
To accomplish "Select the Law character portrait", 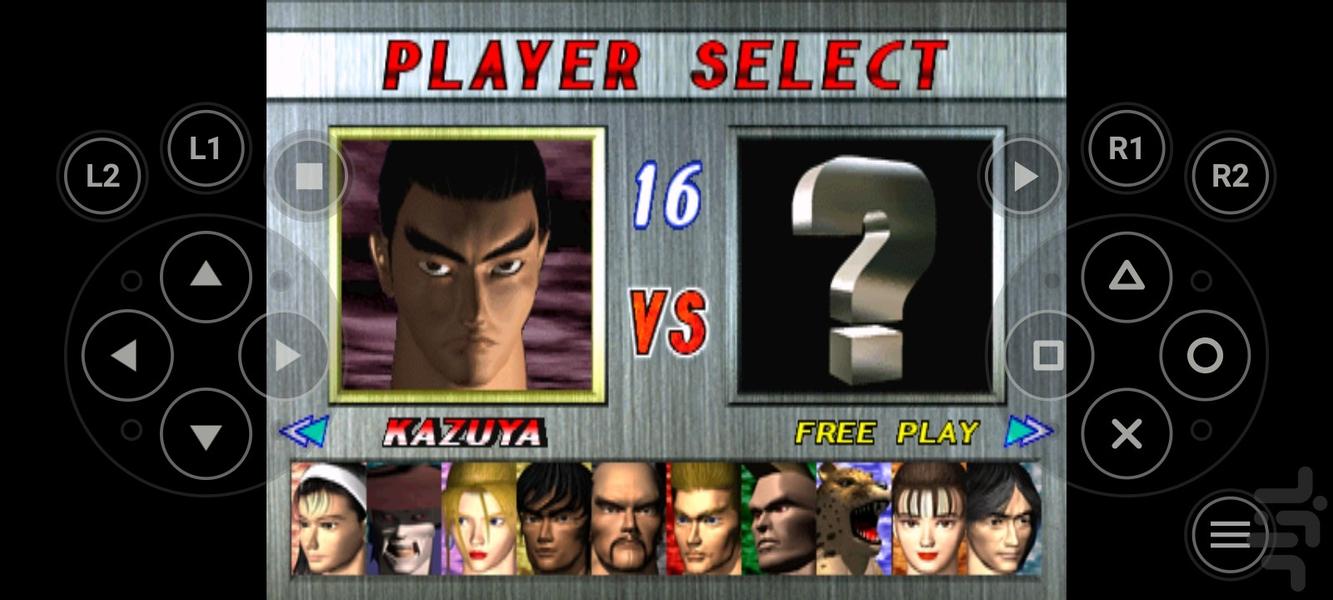I will [554, 519].
